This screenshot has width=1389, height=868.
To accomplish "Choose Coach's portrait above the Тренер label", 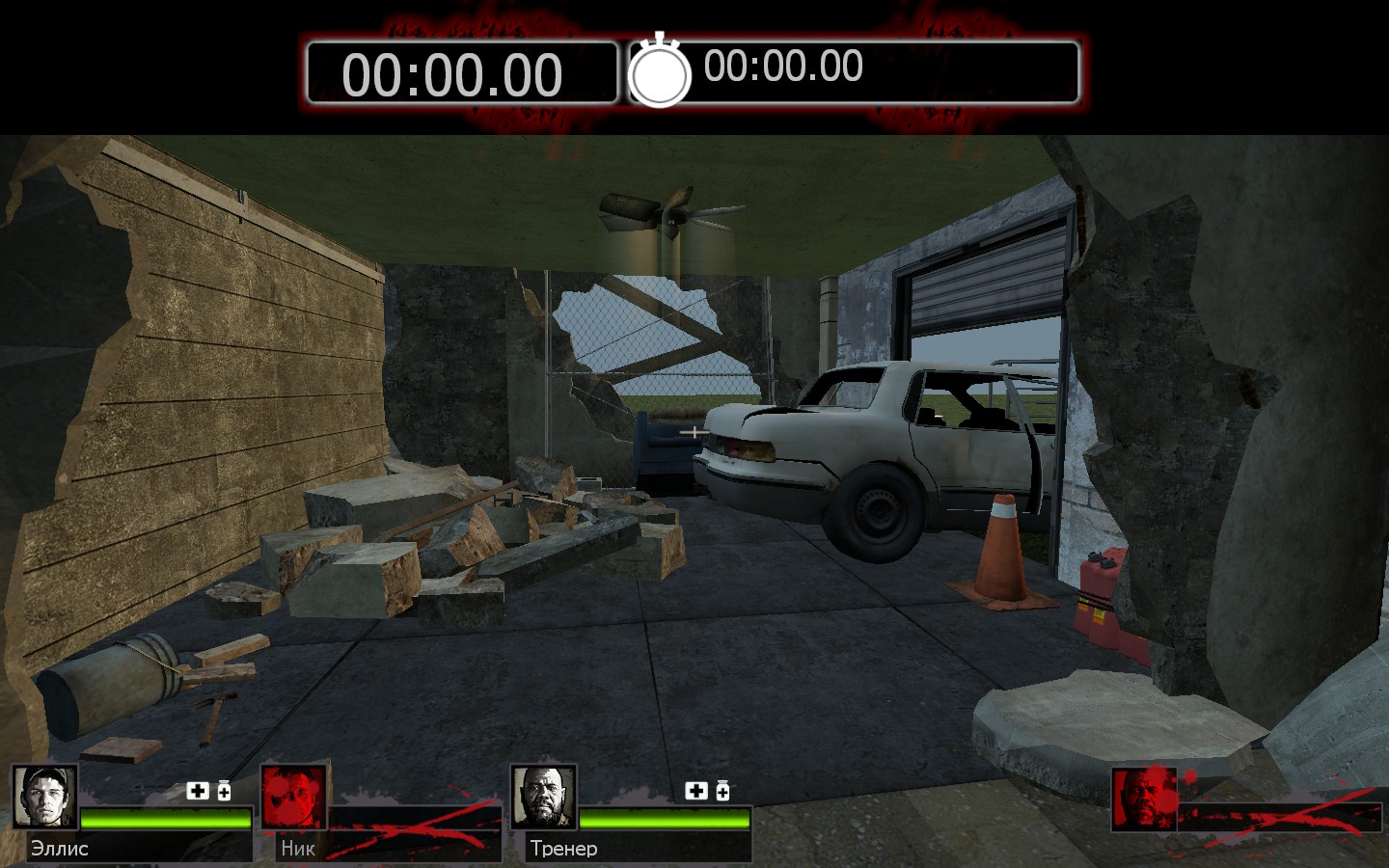I will coord(543,797).
